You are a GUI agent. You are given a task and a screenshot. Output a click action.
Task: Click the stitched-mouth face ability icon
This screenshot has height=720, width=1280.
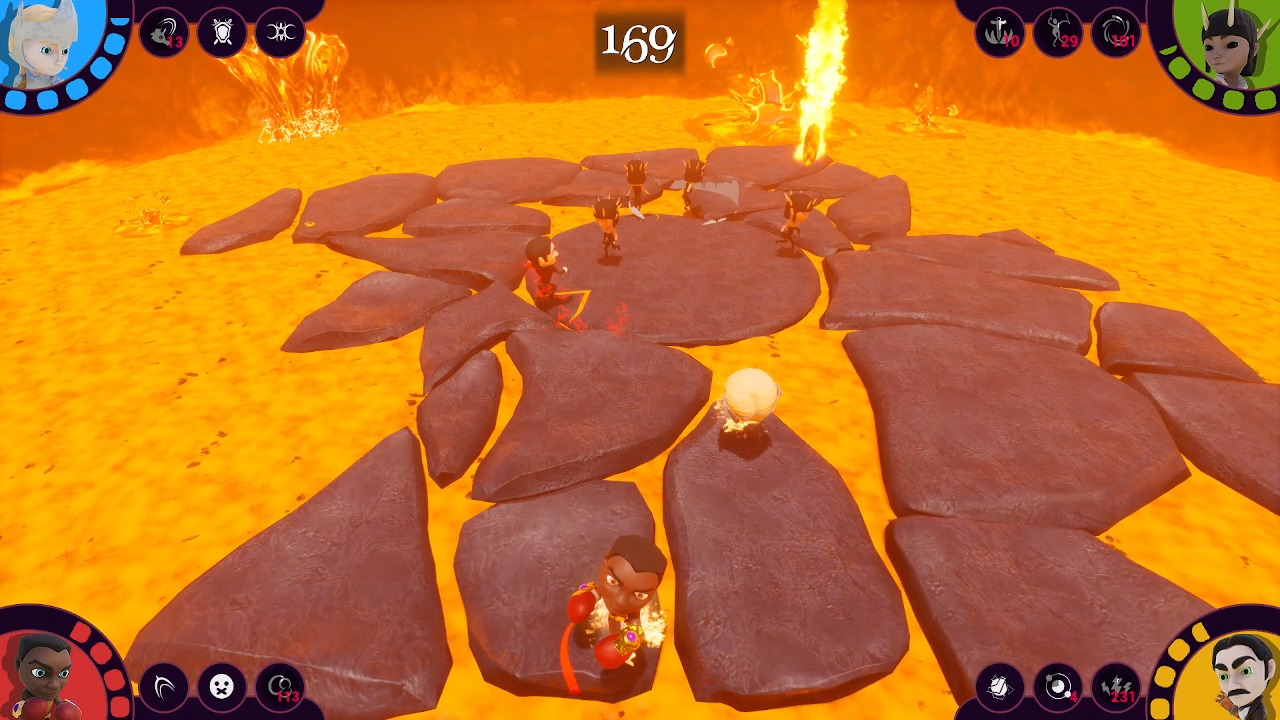coord(222,687)
